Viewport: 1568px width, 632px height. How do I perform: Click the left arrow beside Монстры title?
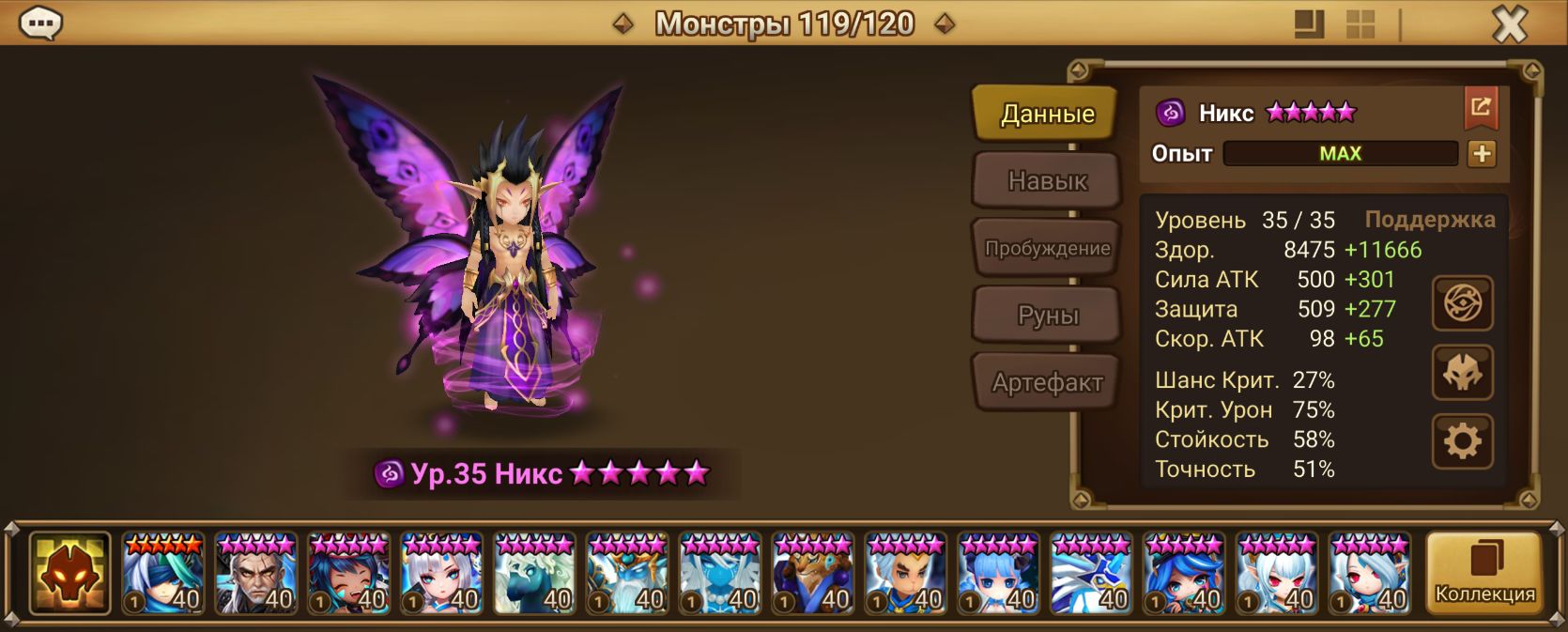click(x=623, y=23)
